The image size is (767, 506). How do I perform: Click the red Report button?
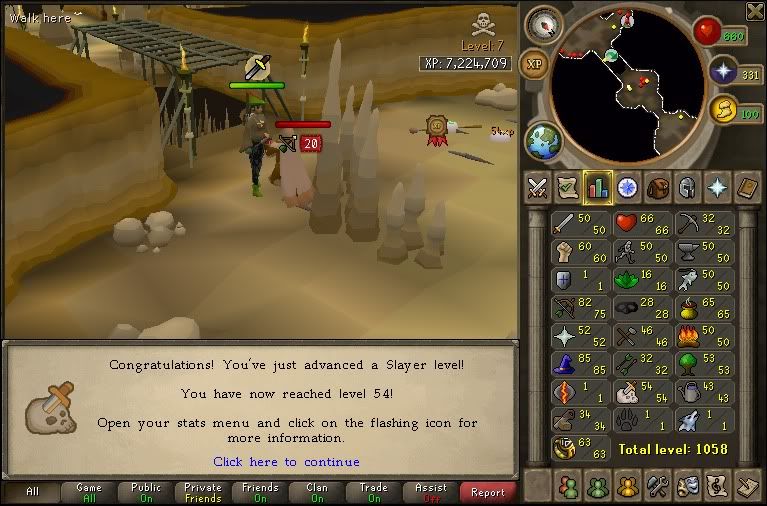[488, 492]
